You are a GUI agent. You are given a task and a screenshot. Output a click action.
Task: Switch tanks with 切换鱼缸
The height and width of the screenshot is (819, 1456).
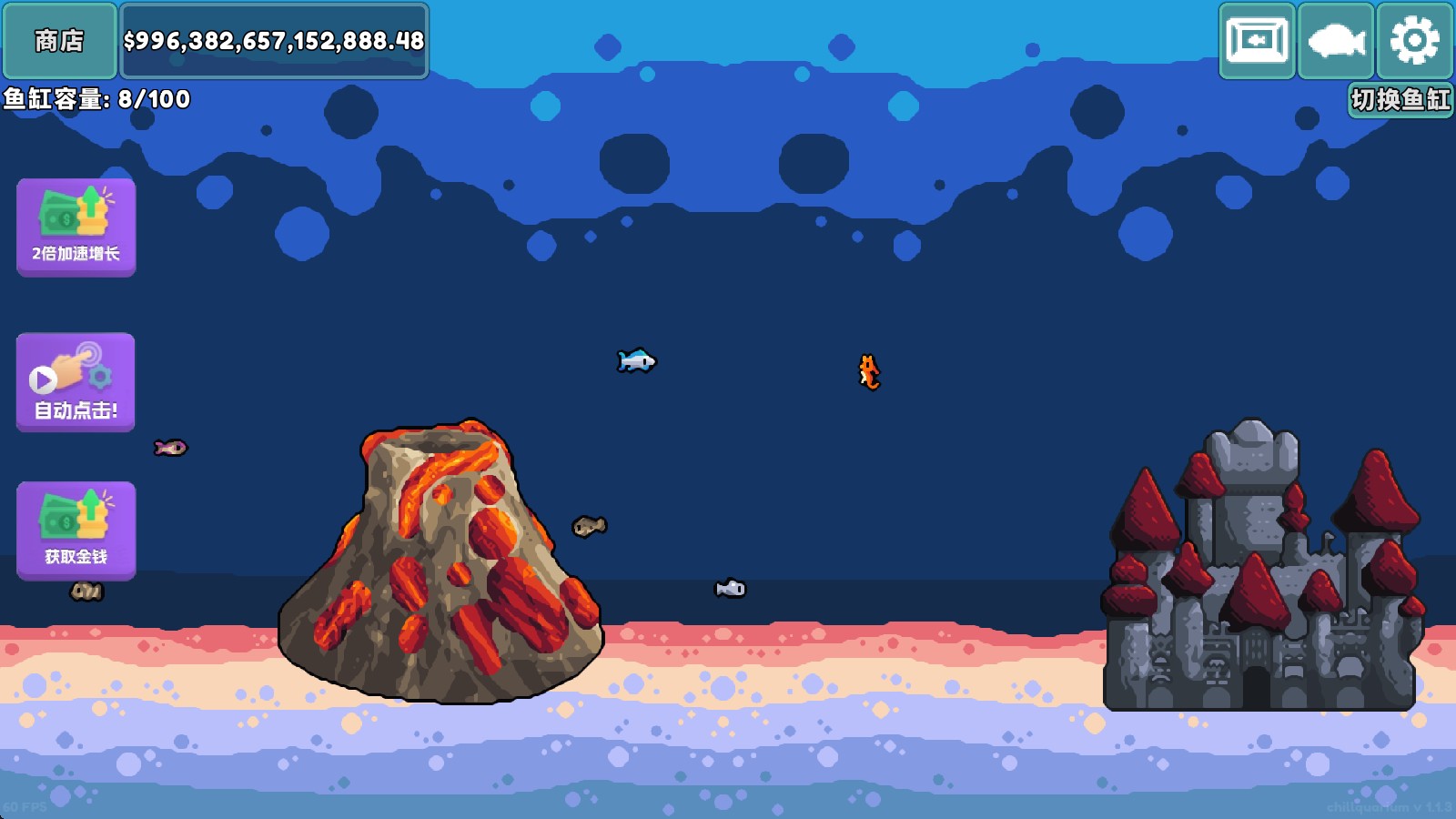[x=1400, y=99]
